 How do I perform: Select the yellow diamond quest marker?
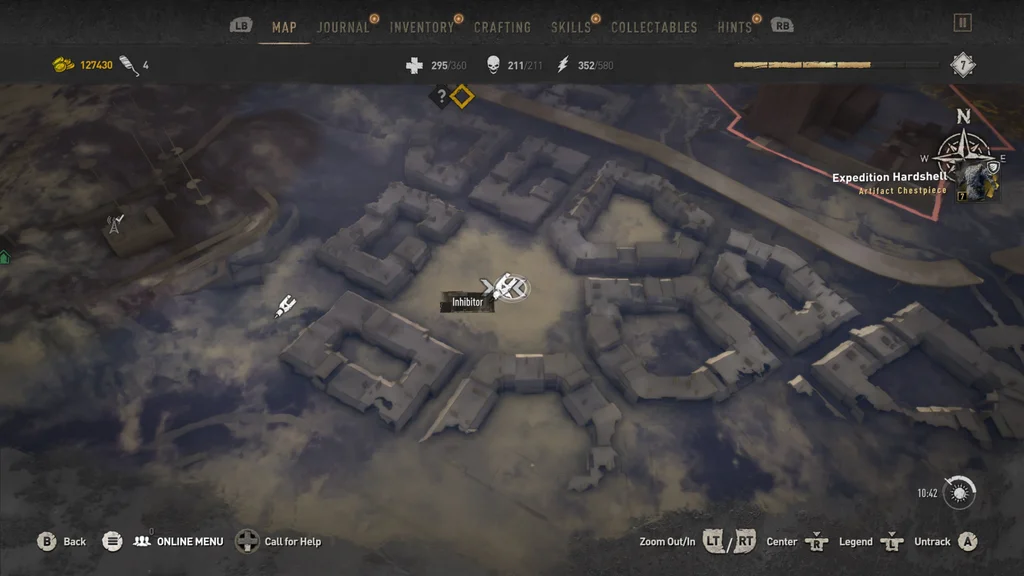click(x=461, y=97)
